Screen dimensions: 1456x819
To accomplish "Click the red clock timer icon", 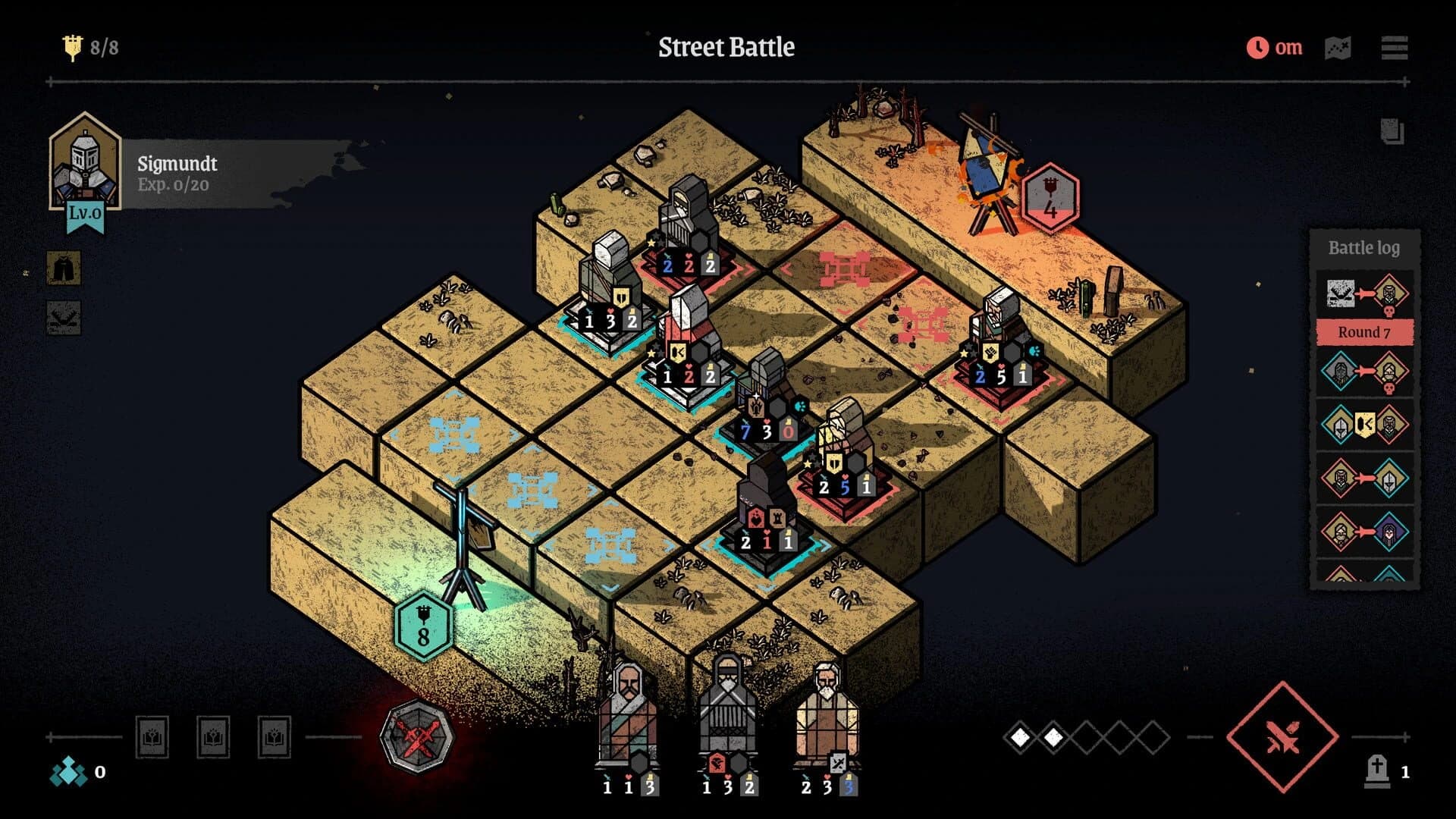I will [x=1257, y=47].
